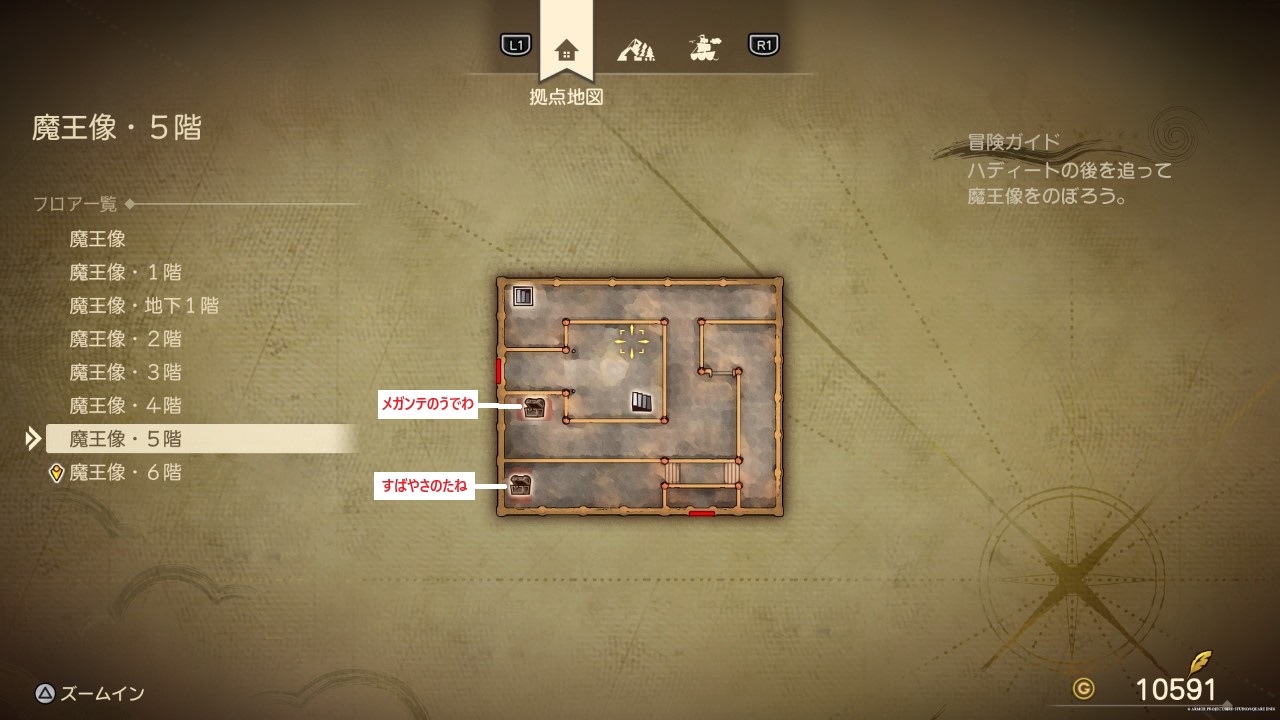Image resolution: width=1280 pixels, height=720 pixels.
Task: Click the yellow crosshair map cursor
Action: pos(632,341)
